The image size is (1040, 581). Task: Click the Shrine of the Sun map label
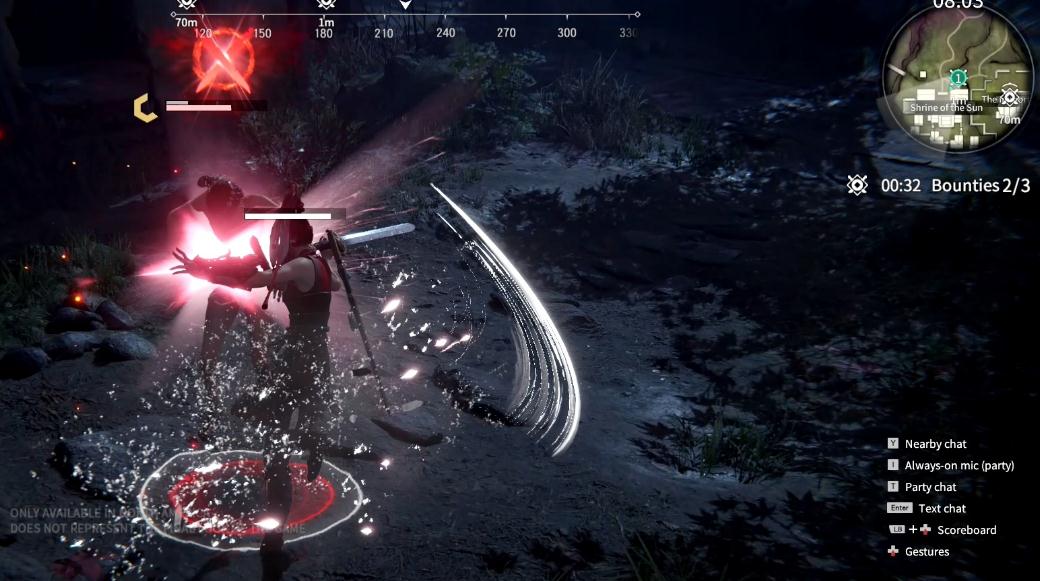point(944,107)
